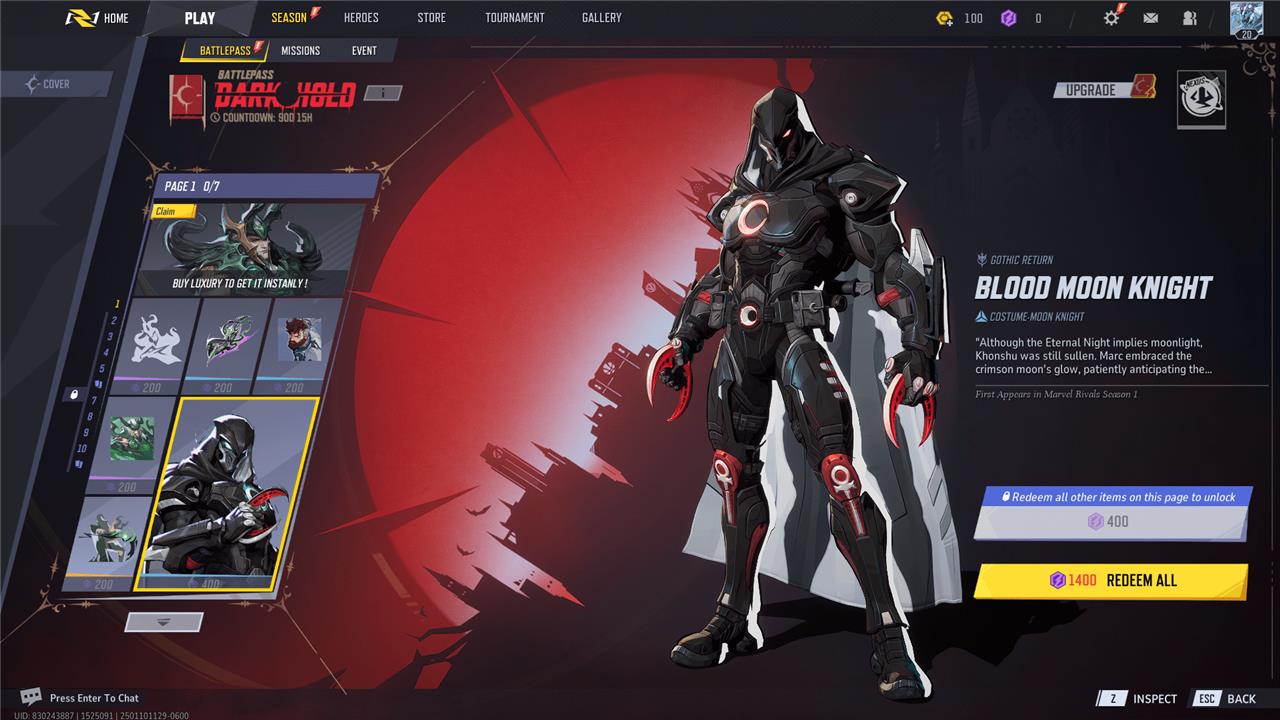1280x720 pixels.
Task: Open the player profile avatar
Action: 1246,20
